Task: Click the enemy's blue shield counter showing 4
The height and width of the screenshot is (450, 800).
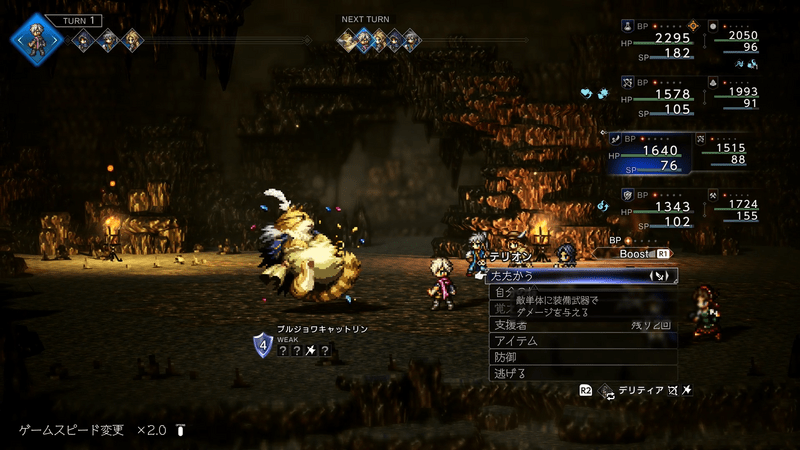Action: pyautogui.click(x=262, y=346)
